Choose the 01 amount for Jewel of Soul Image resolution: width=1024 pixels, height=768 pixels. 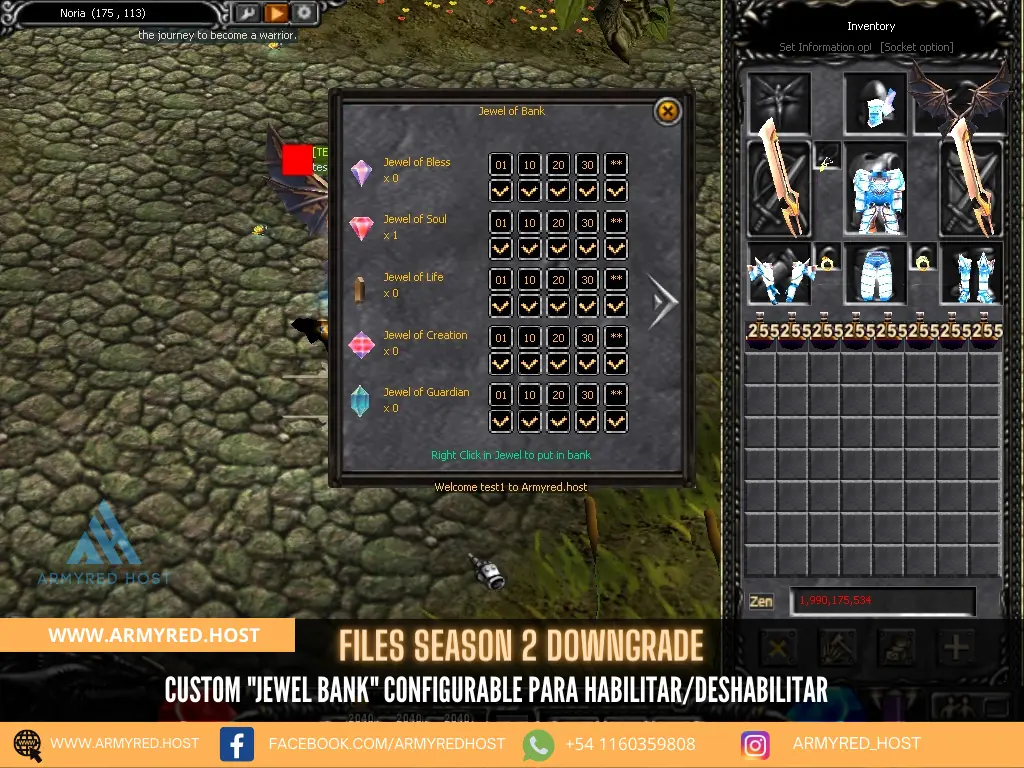click(501, 222)
